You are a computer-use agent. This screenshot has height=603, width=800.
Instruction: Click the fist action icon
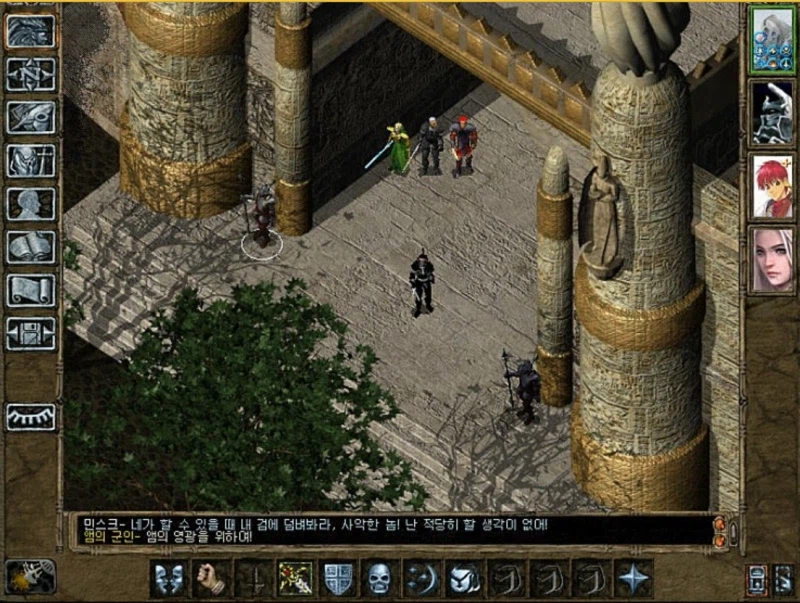point(209,578)
